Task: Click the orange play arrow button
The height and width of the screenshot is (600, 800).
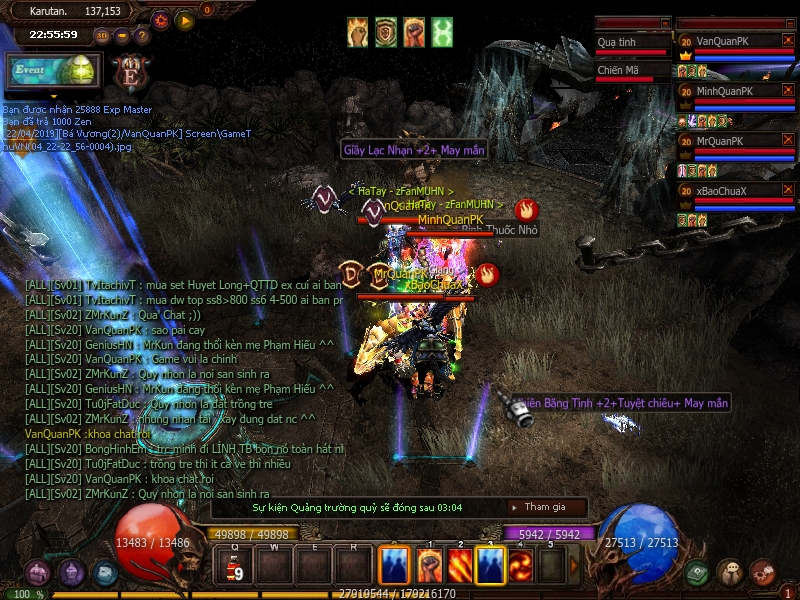Action: (x=185, y=19)
